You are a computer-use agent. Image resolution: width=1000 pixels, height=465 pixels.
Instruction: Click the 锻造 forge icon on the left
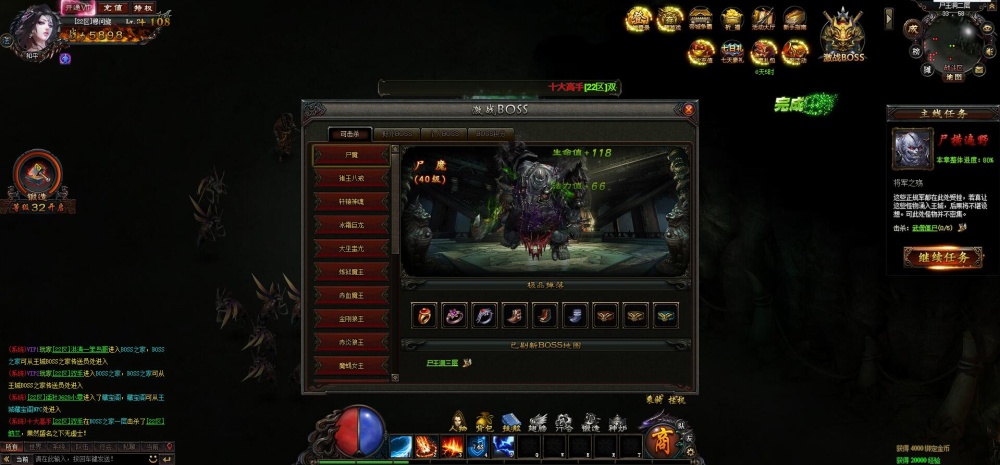pos(37,173)
